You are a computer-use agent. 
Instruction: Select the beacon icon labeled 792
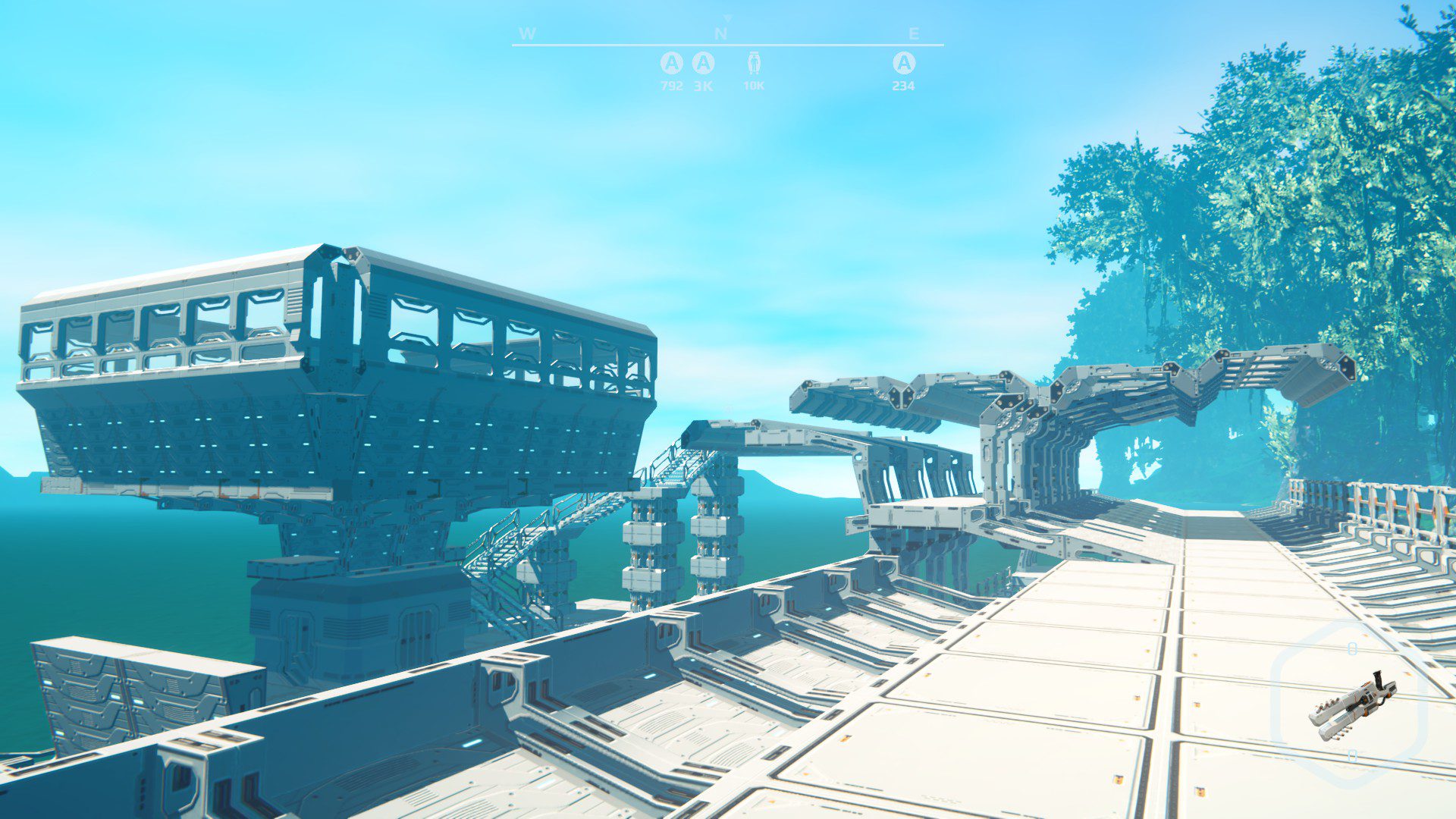pos(670,64)
